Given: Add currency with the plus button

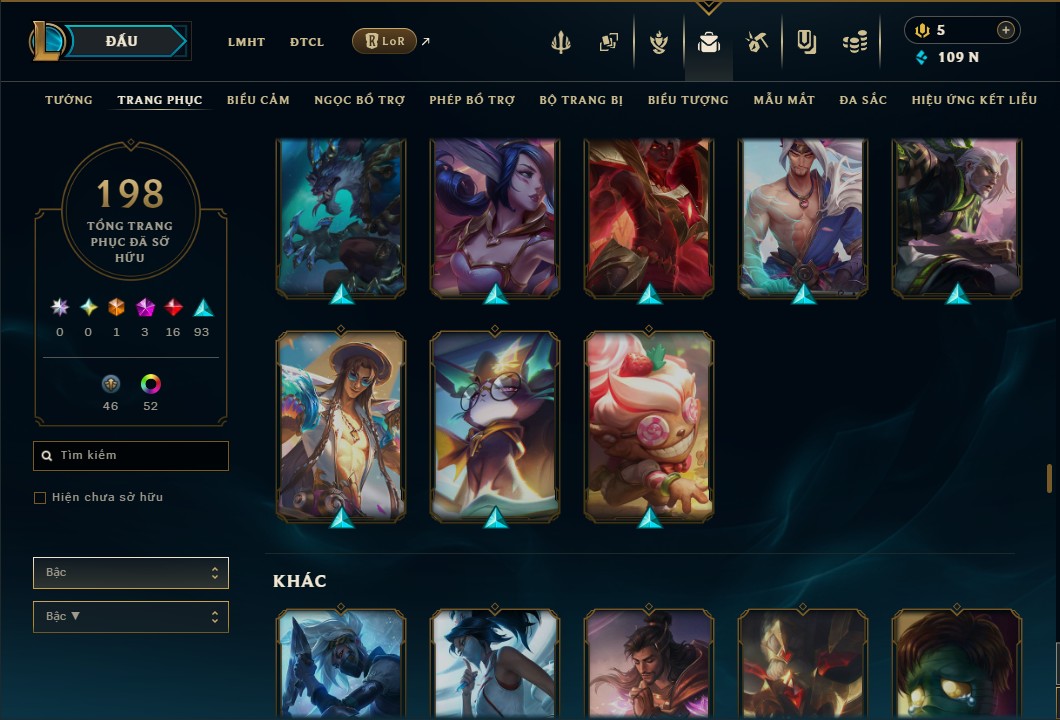Looking at the screenshot, I should pyautogui.click(x=1005, y=30).
